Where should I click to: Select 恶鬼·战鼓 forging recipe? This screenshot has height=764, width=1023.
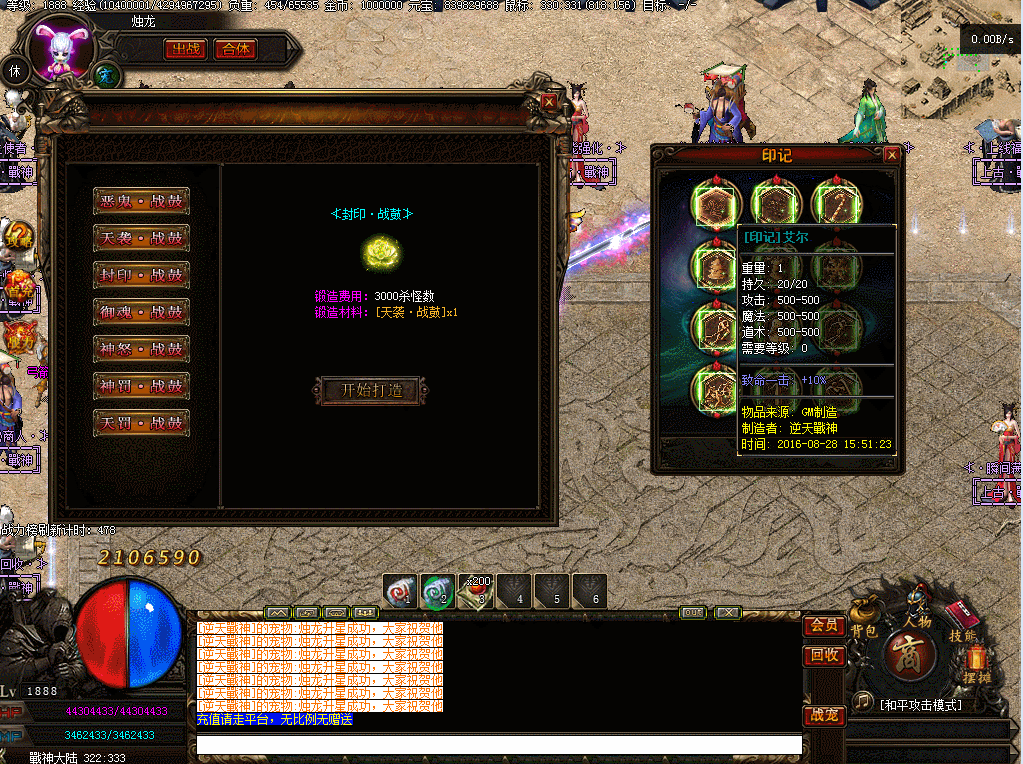[x=141, y=201]
